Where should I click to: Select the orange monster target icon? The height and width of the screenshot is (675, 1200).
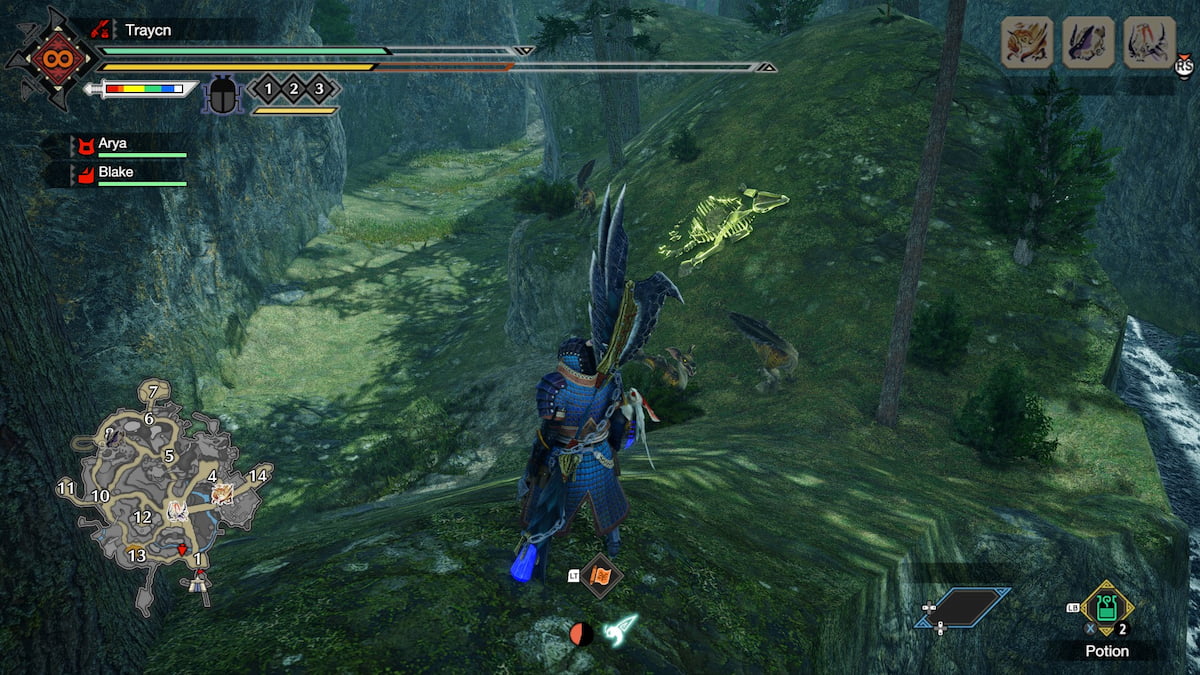point(1027,43)
